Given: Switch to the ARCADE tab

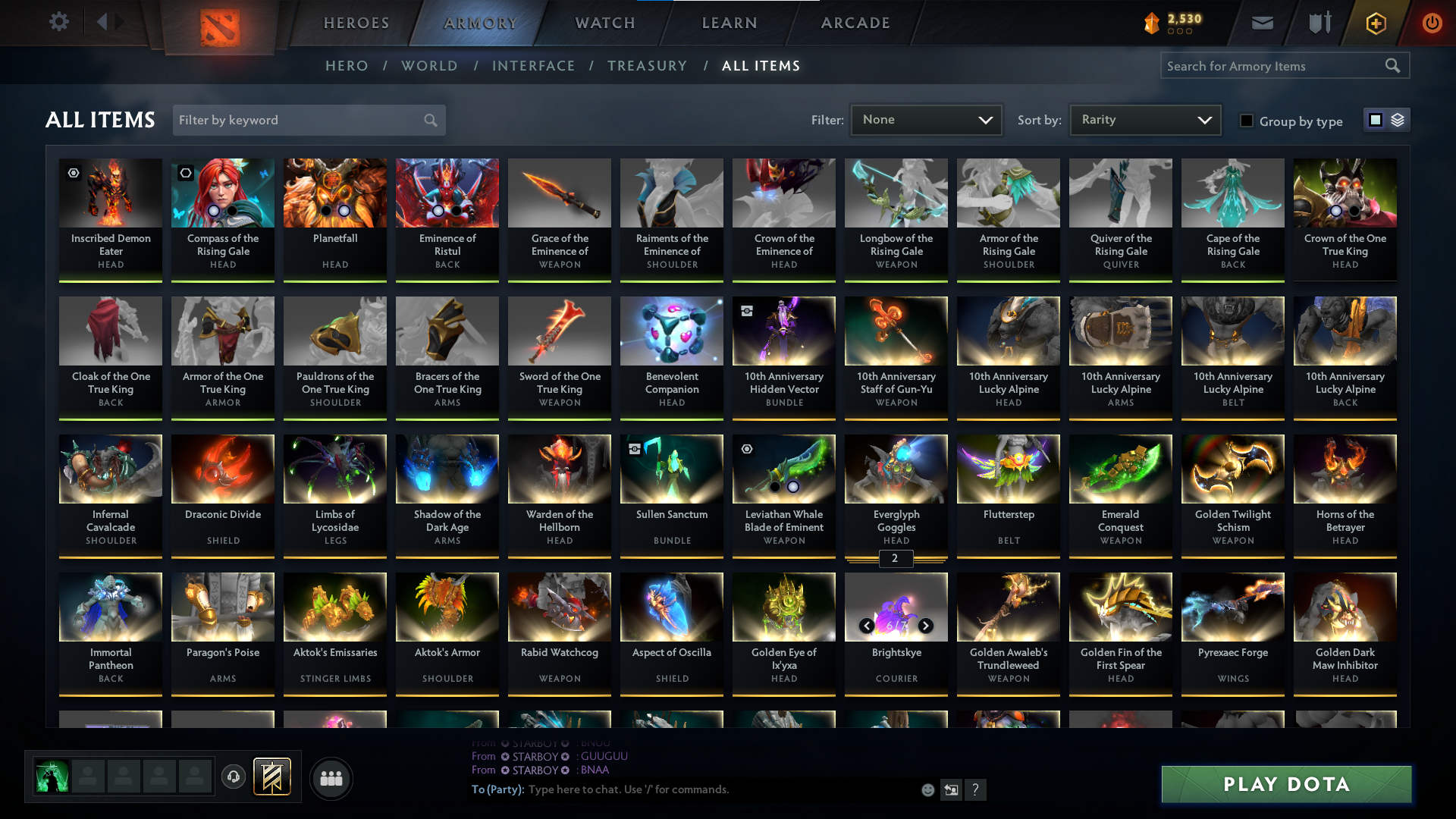Looking at the screenshot, I should [x=855, y=23].
